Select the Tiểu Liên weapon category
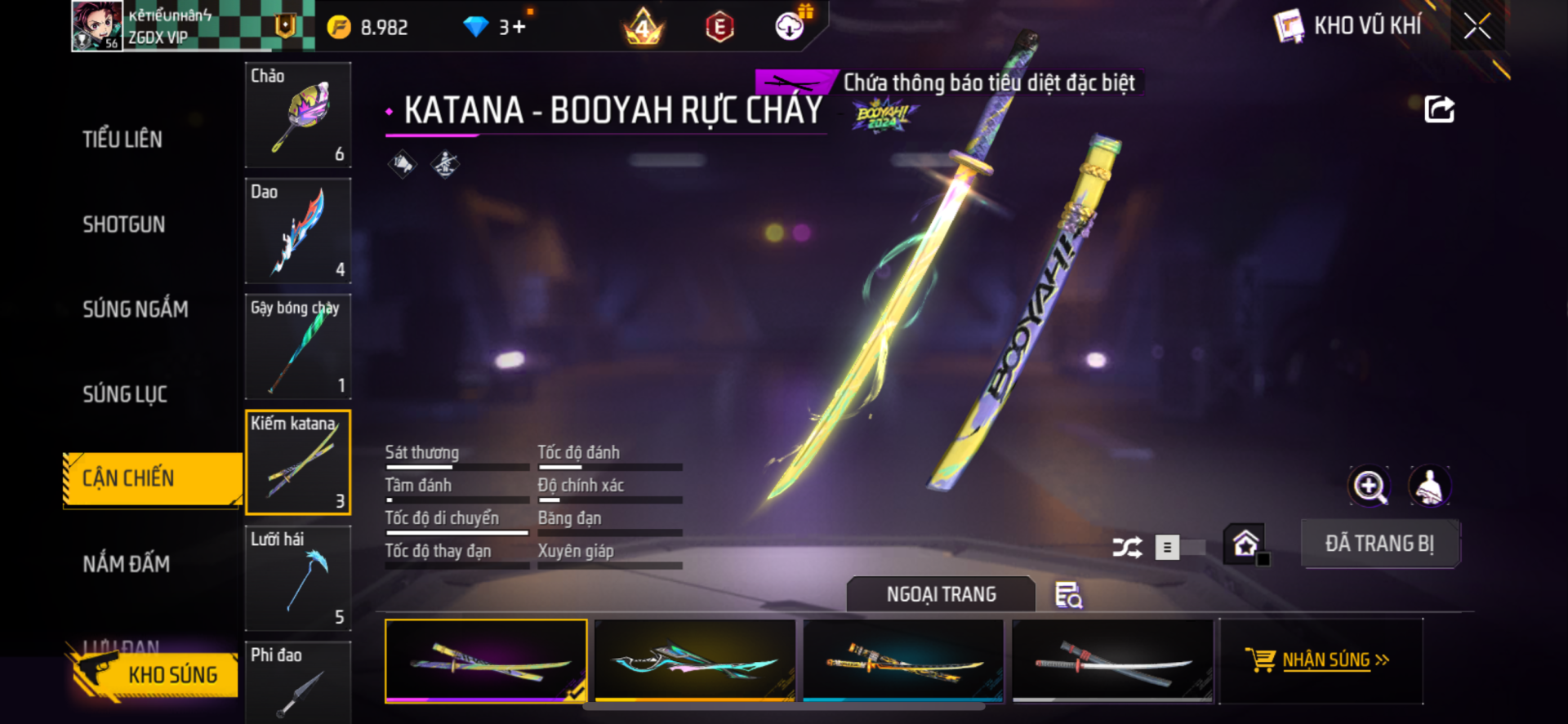Image resolution: width=1568 pixels, height=724 pixels. point(122,140)
